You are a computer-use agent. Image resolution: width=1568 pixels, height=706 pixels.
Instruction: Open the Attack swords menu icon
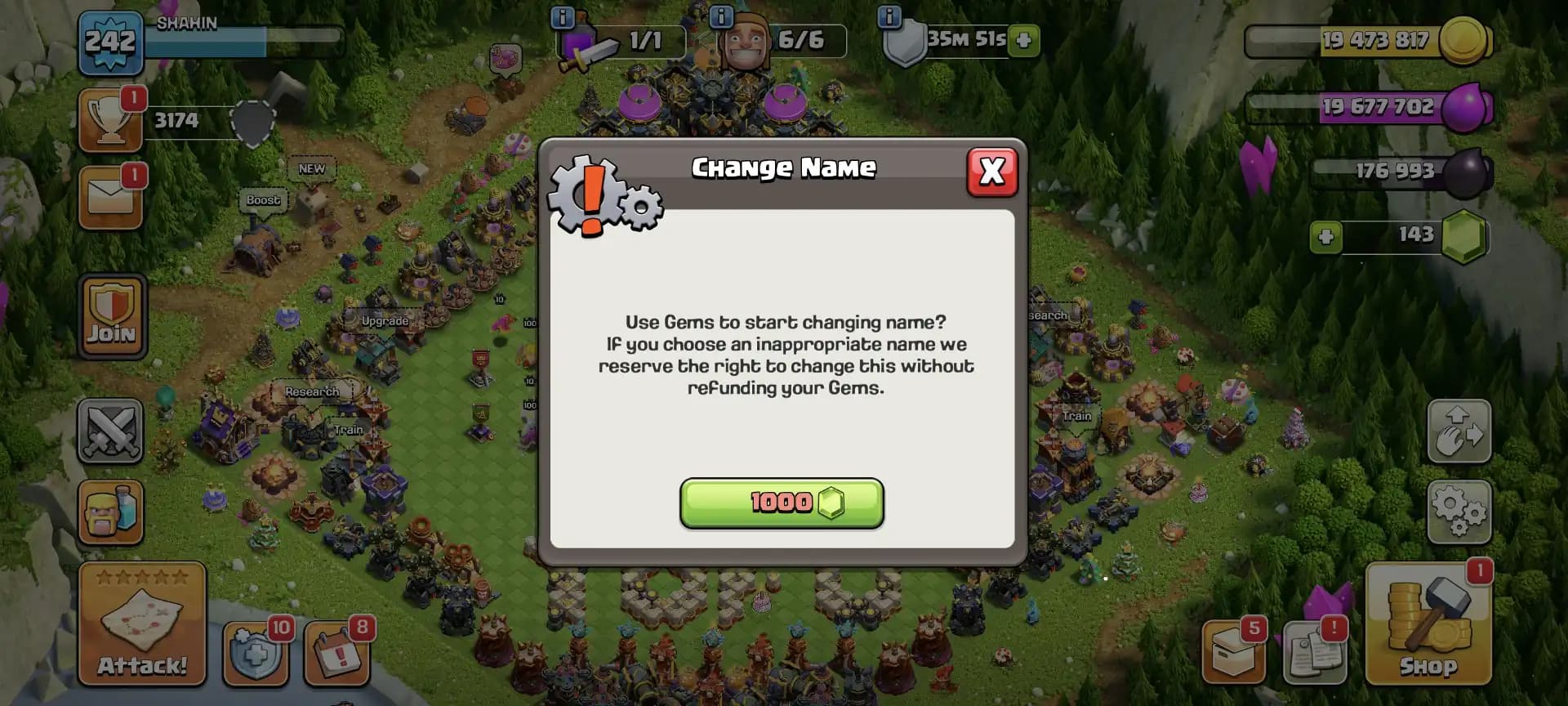coord(110,431)
